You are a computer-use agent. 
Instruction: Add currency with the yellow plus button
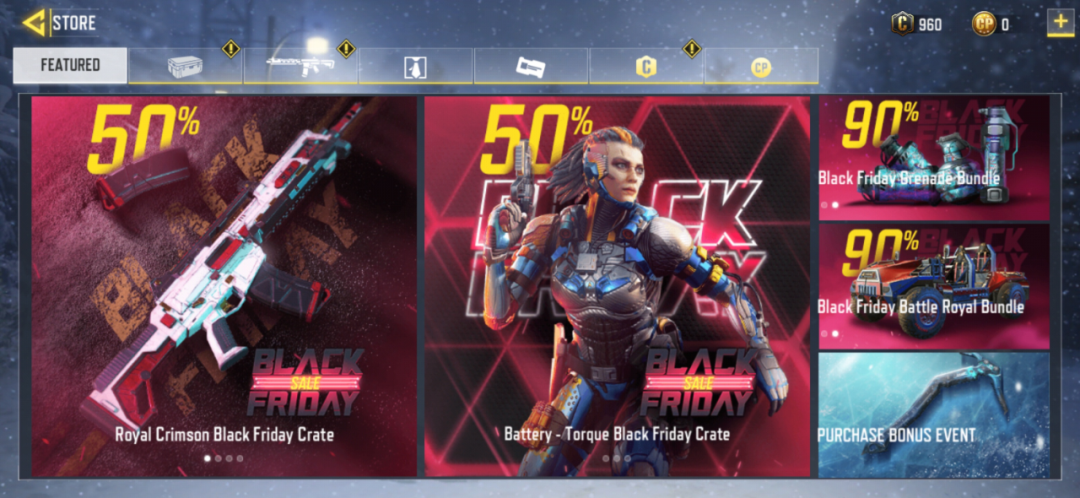tap(1060, 22)
